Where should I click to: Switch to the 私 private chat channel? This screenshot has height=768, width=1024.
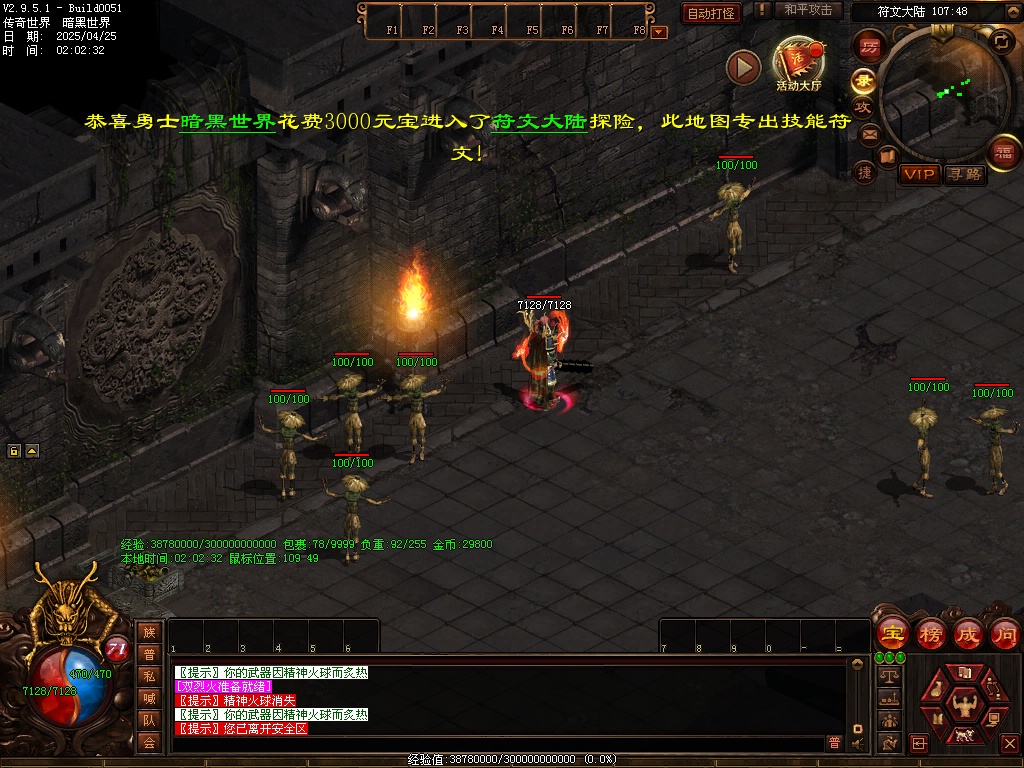tap(149, 676)
